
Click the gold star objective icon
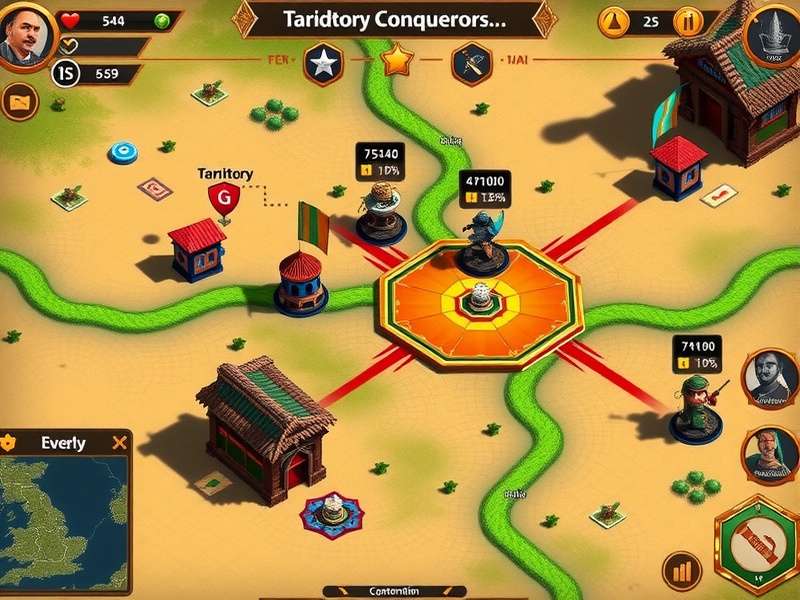(x=397, y=62)
